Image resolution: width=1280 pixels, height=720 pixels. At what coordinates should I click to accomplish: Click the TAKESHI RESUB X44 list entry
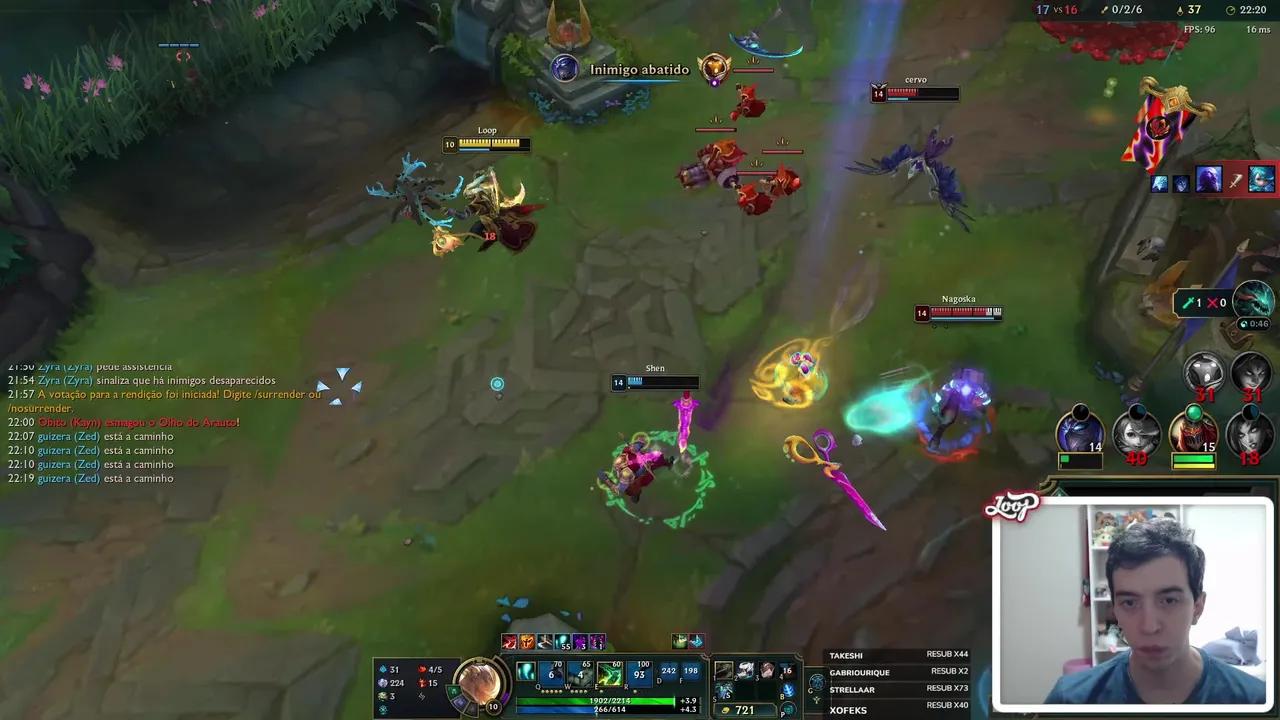point(895,653)
